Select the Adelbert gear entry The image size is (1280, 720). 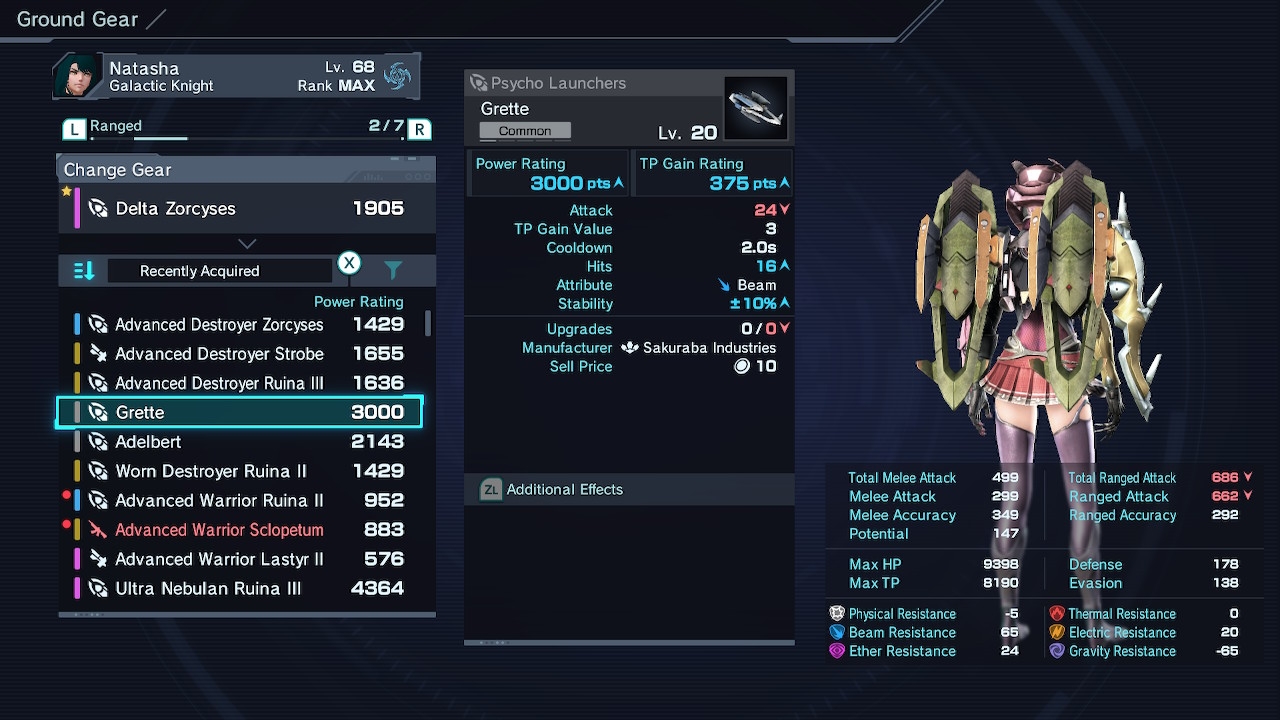[240, 442]
